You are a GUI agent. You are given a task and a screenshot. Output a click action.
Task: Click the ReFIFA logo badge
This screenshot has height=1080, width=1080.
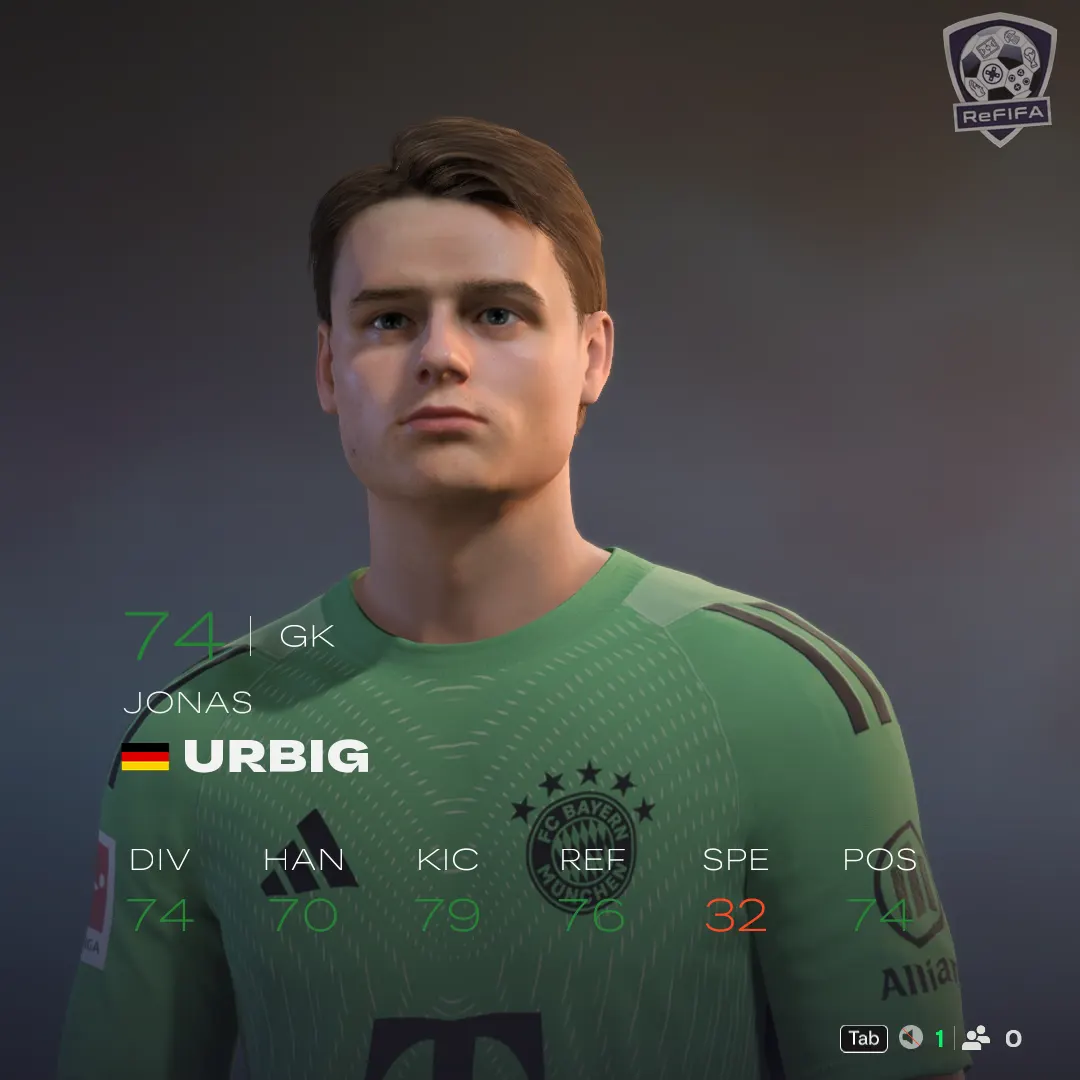pos(999,78)
